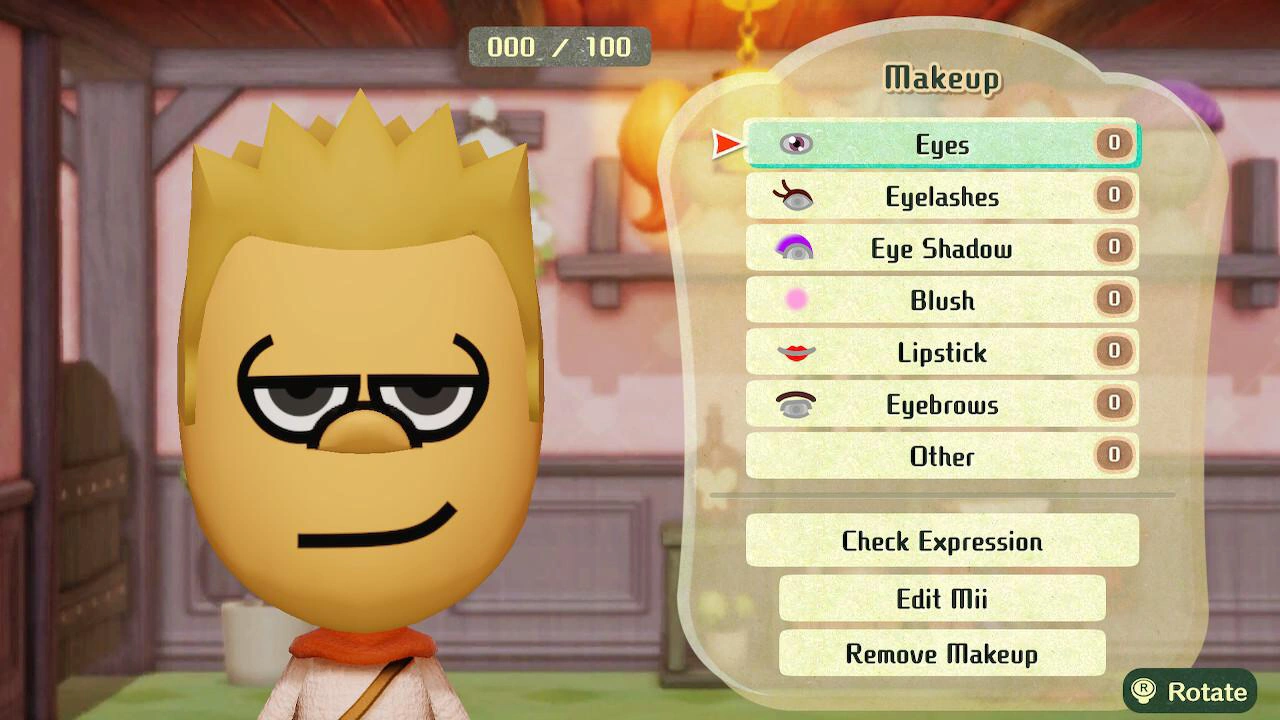Click the pink Blush dot icon
The width and height of the screenshot is (1280, 720).
tap(795, 300)
